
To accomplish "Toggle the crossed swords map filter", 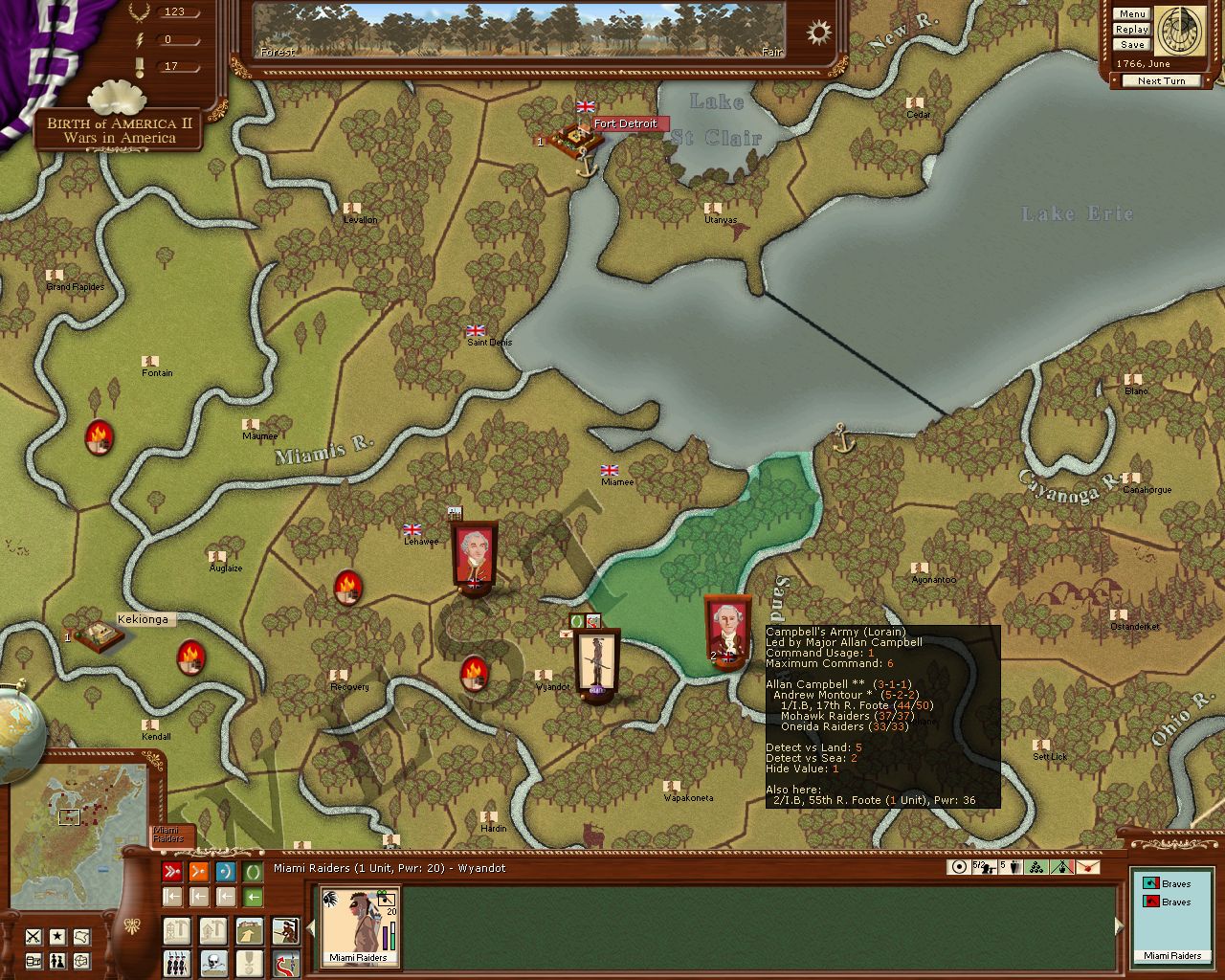I will [x=34, y=936].
